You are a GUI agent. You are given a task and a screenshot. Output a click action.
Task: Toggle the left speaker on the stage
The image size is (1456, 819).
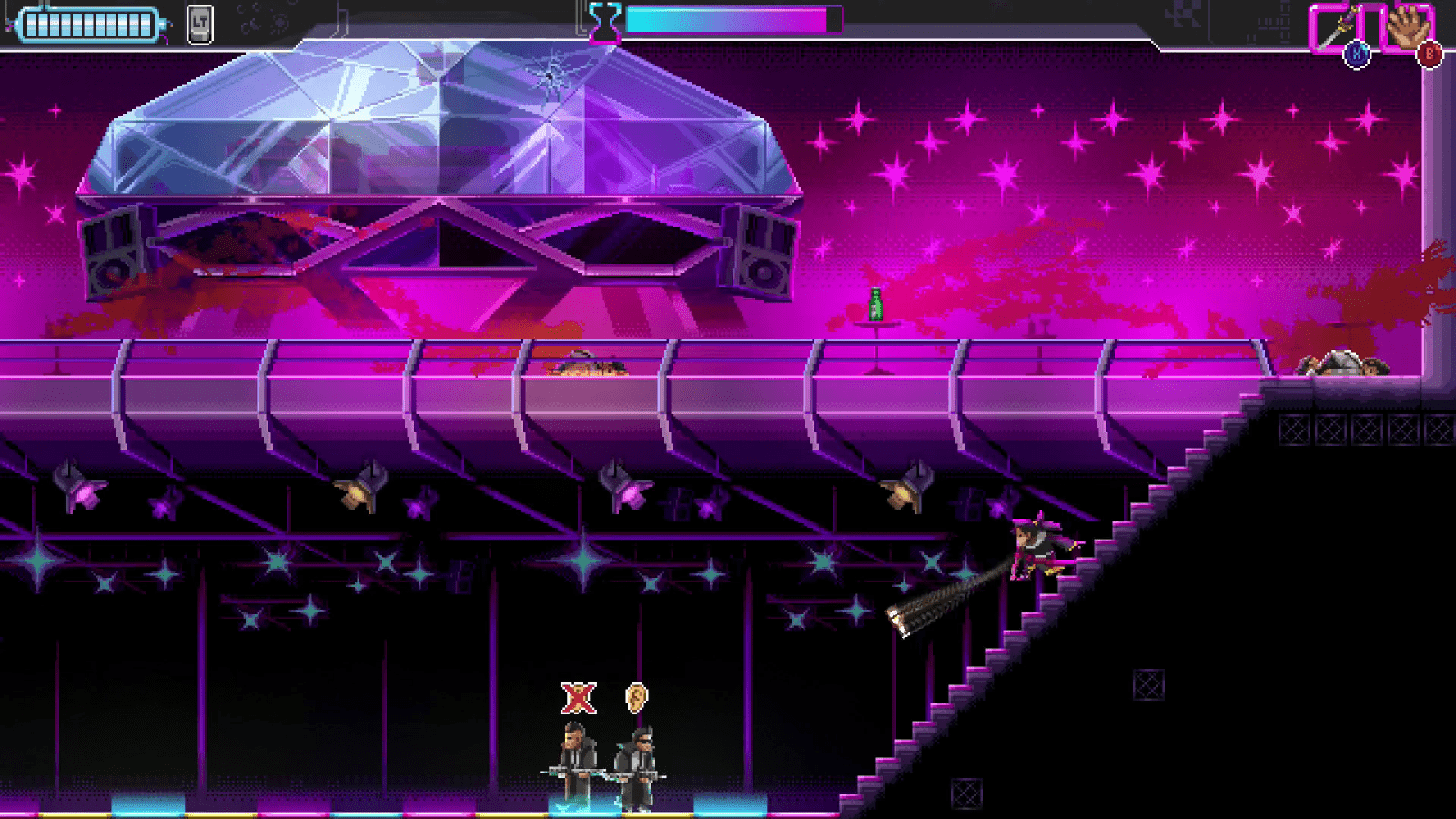(x=114, y=253)
